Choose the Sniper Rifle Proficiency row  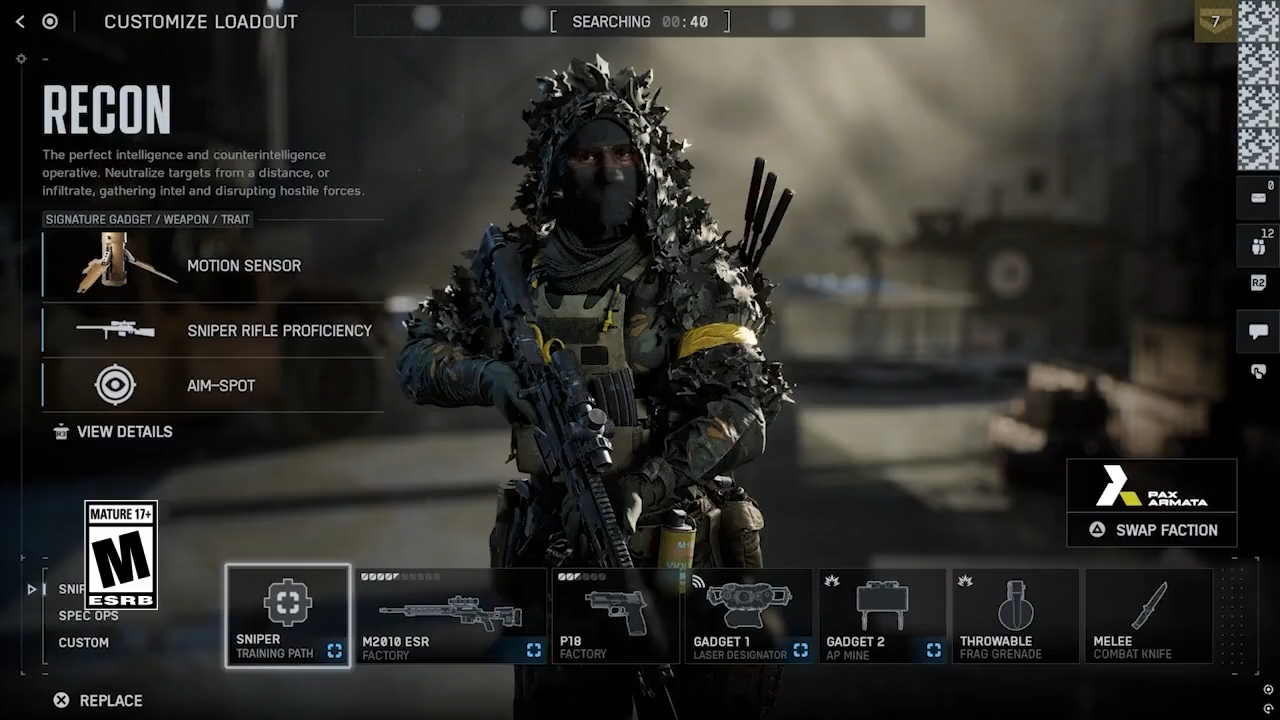point(213,330)
